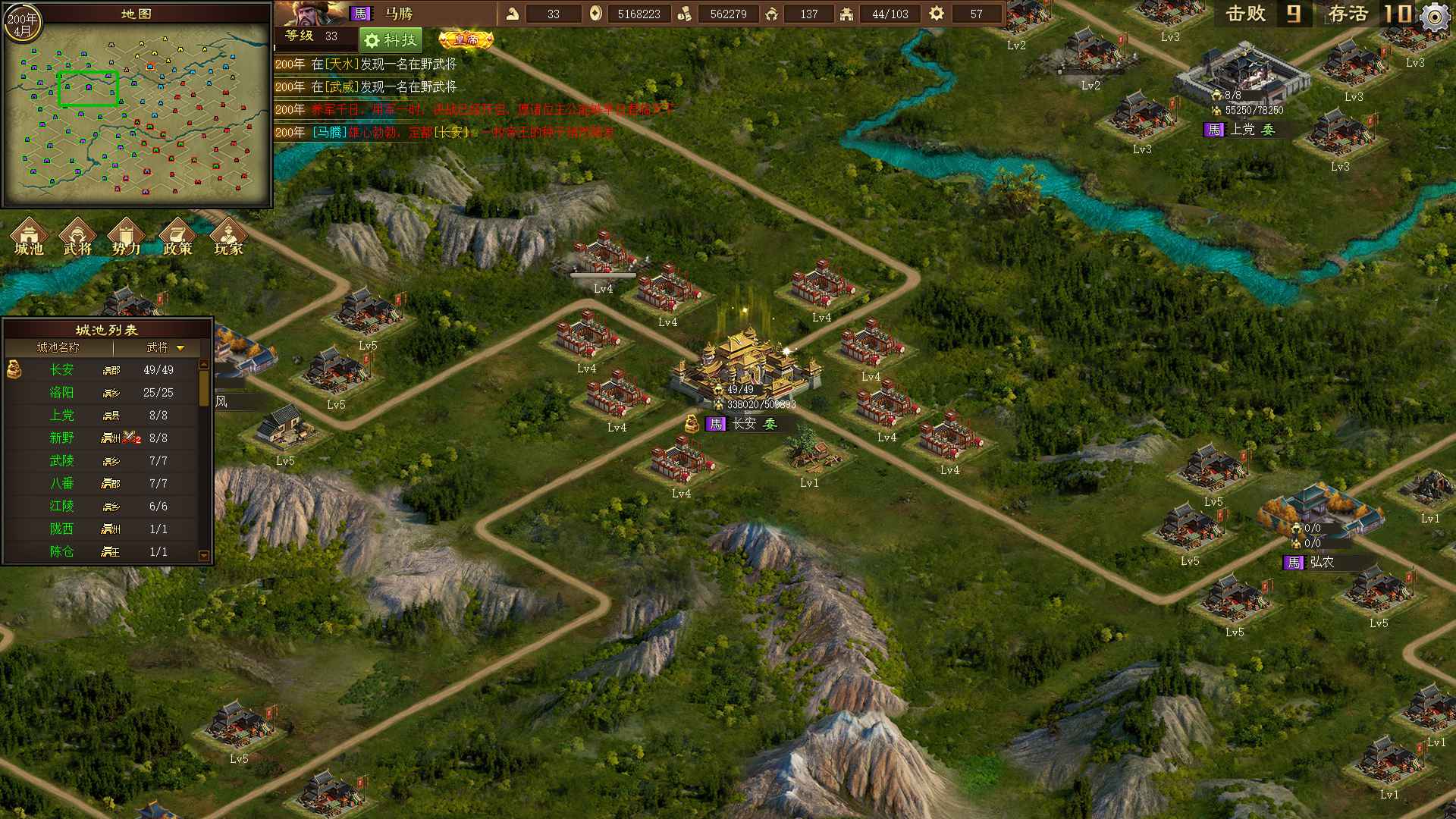Select 江陵 in the city list
Image resolution: width=1456 pixels, height=819 pixels.
click(x=62, y=507)
